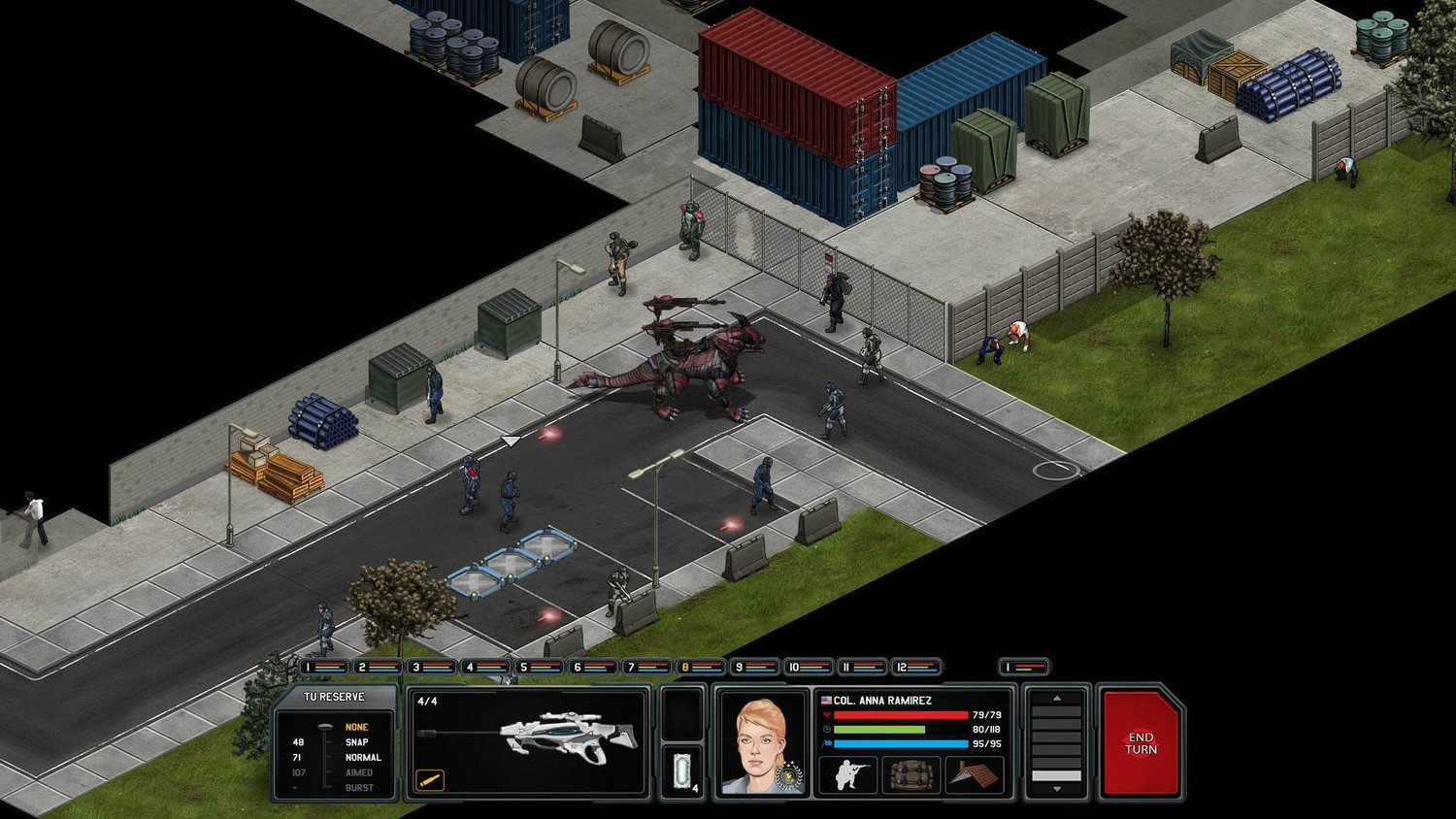This screenshot has height=819, width=1456.
Task: End the current turn
Action: 1141,743
